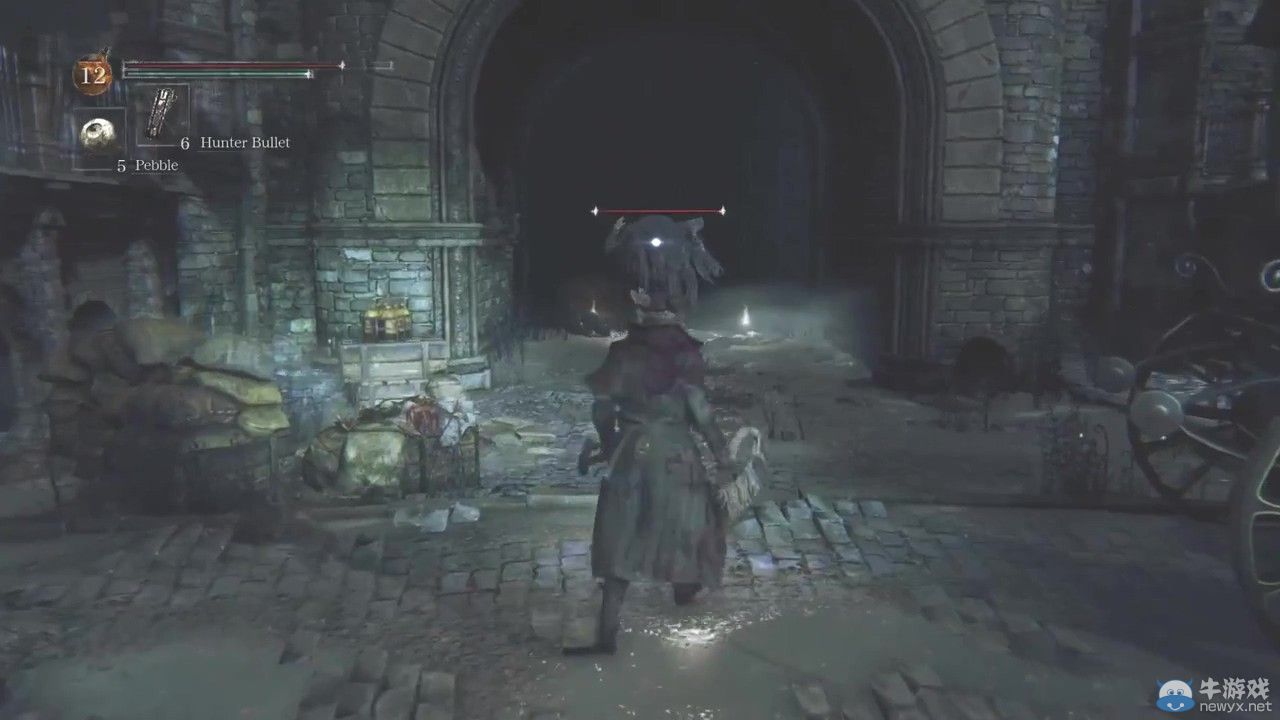Click the enemy health bar above the beast
The image size is (1280, 720).
coord(660,210)
